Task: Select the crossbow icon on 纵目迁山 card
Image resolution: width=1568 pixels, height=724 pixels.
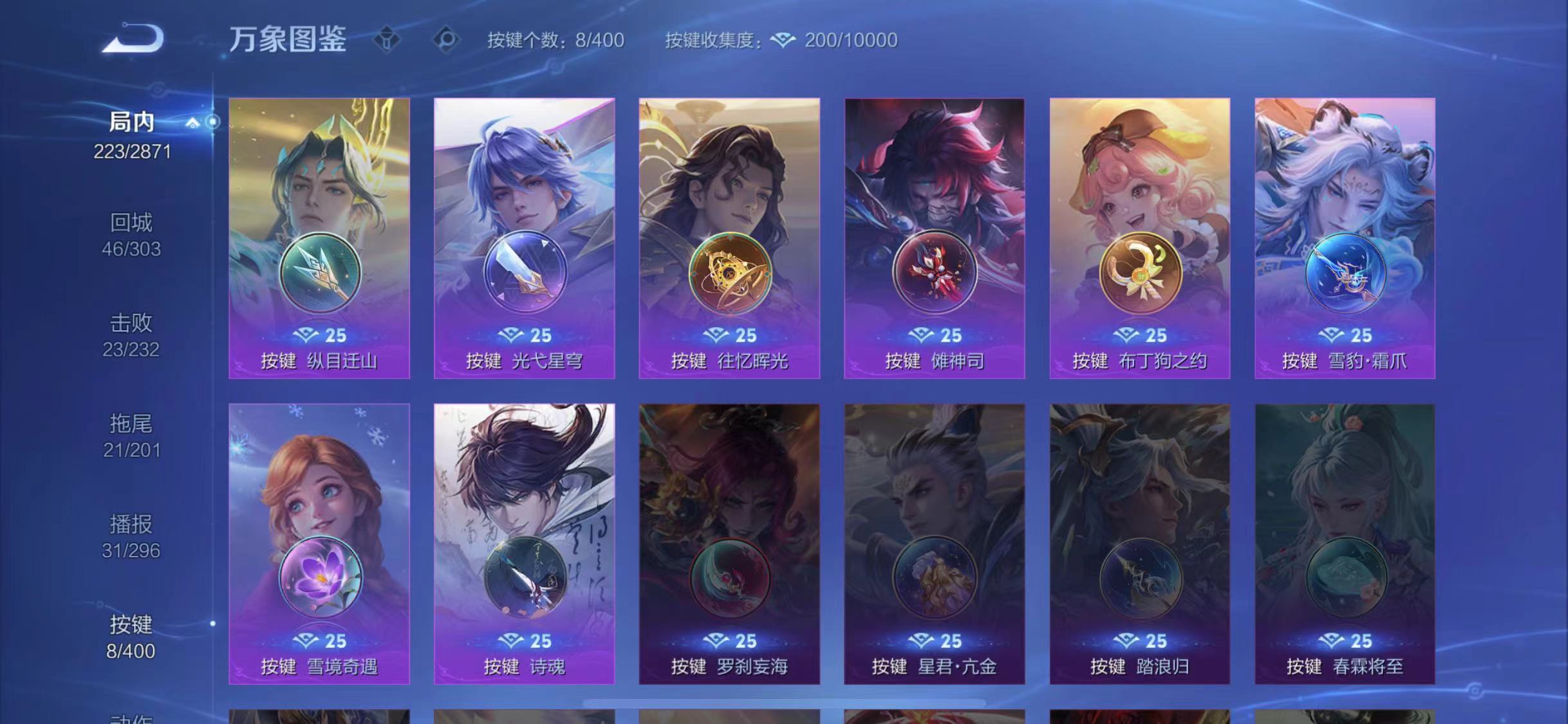Action: tap(320, 273)
